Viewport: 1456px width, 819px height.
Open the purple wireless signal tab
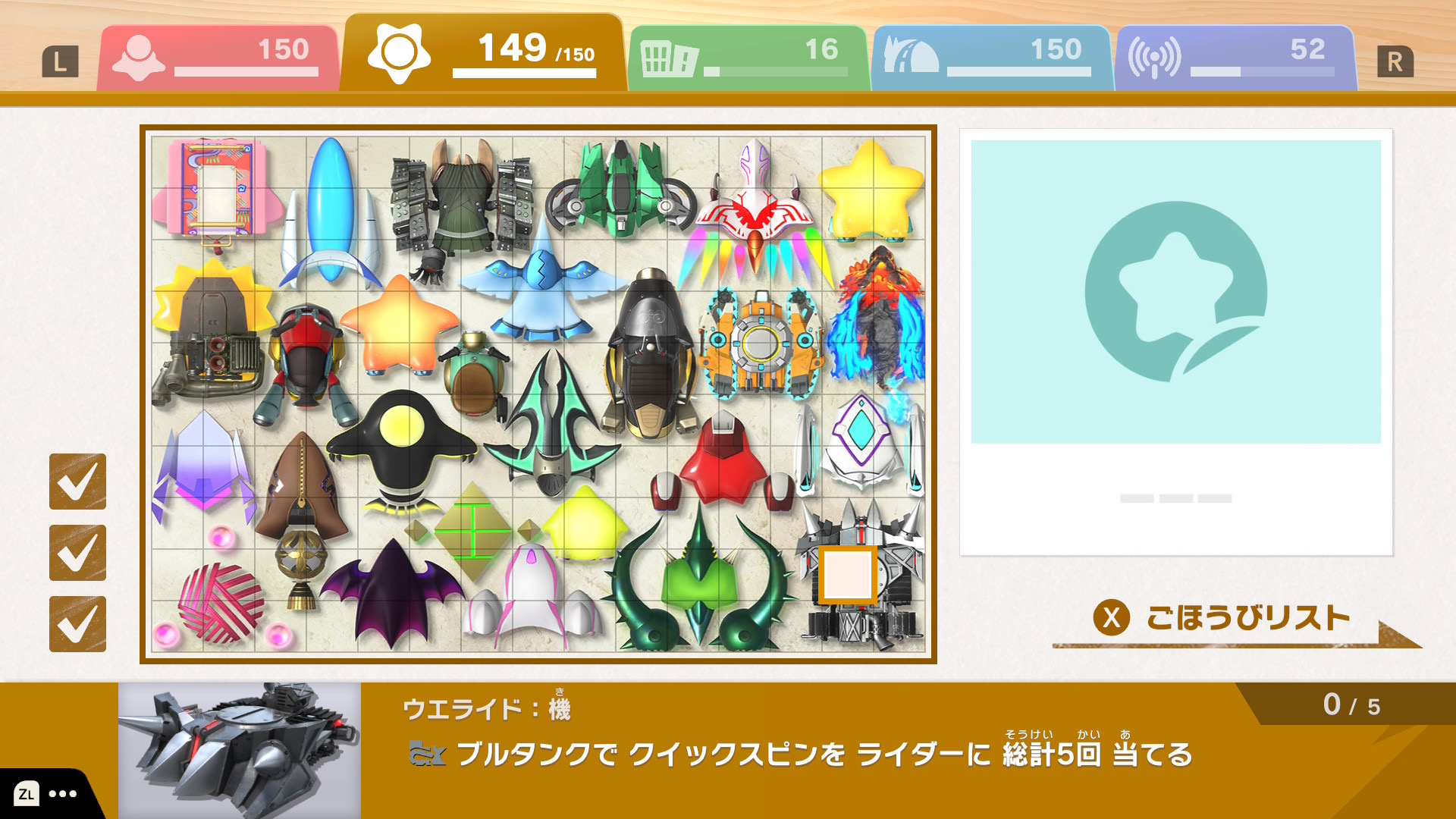coord(1234,58)
